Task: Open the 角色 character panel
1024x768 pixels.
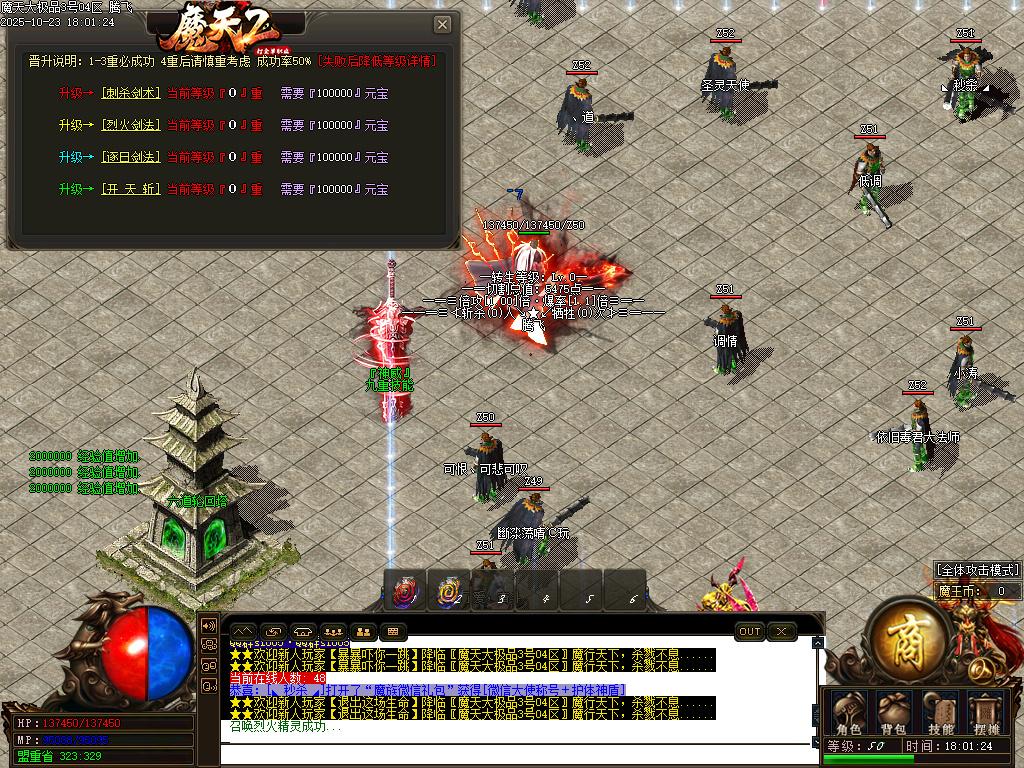Action: (x=848, y=711)
